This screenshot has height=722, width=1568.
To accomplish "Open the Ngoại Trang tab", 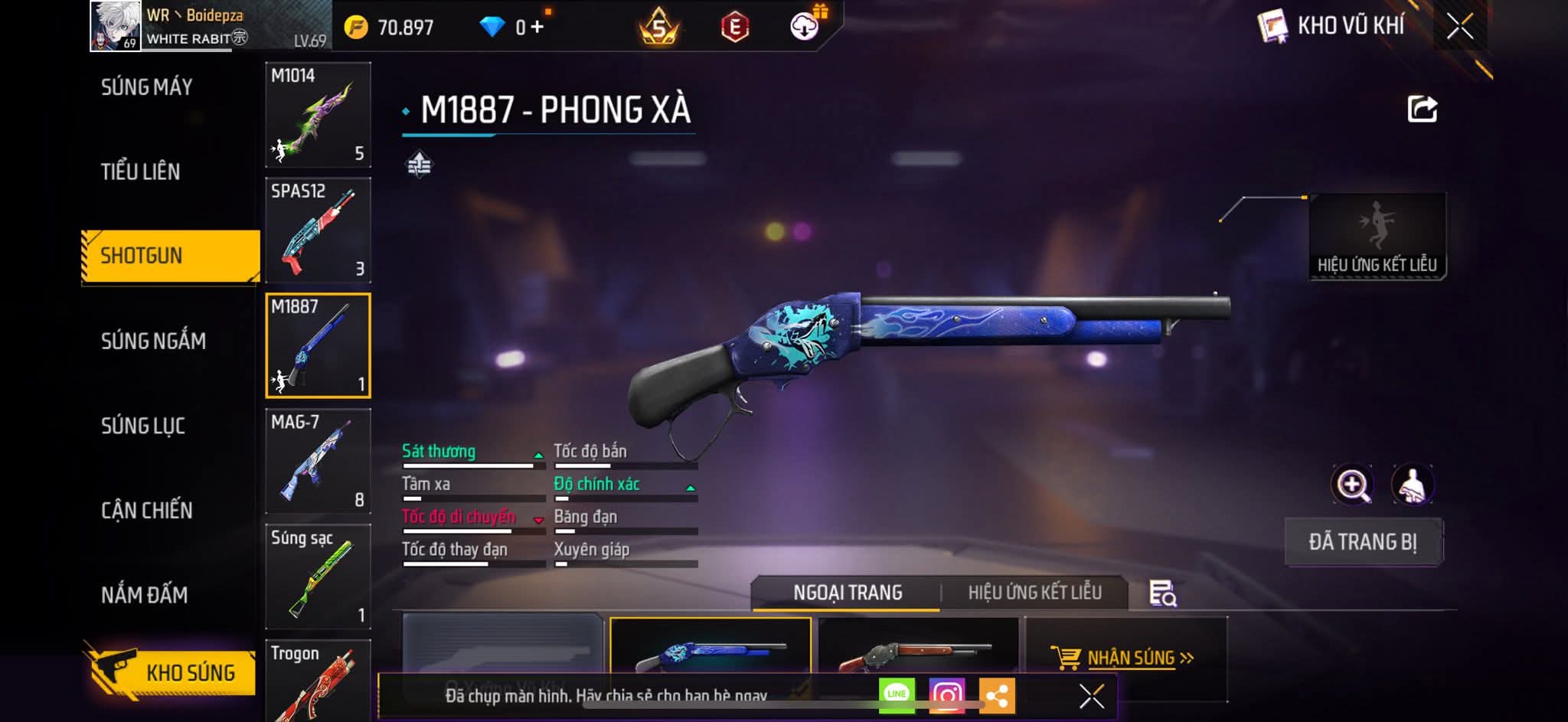I will (848, 593).
